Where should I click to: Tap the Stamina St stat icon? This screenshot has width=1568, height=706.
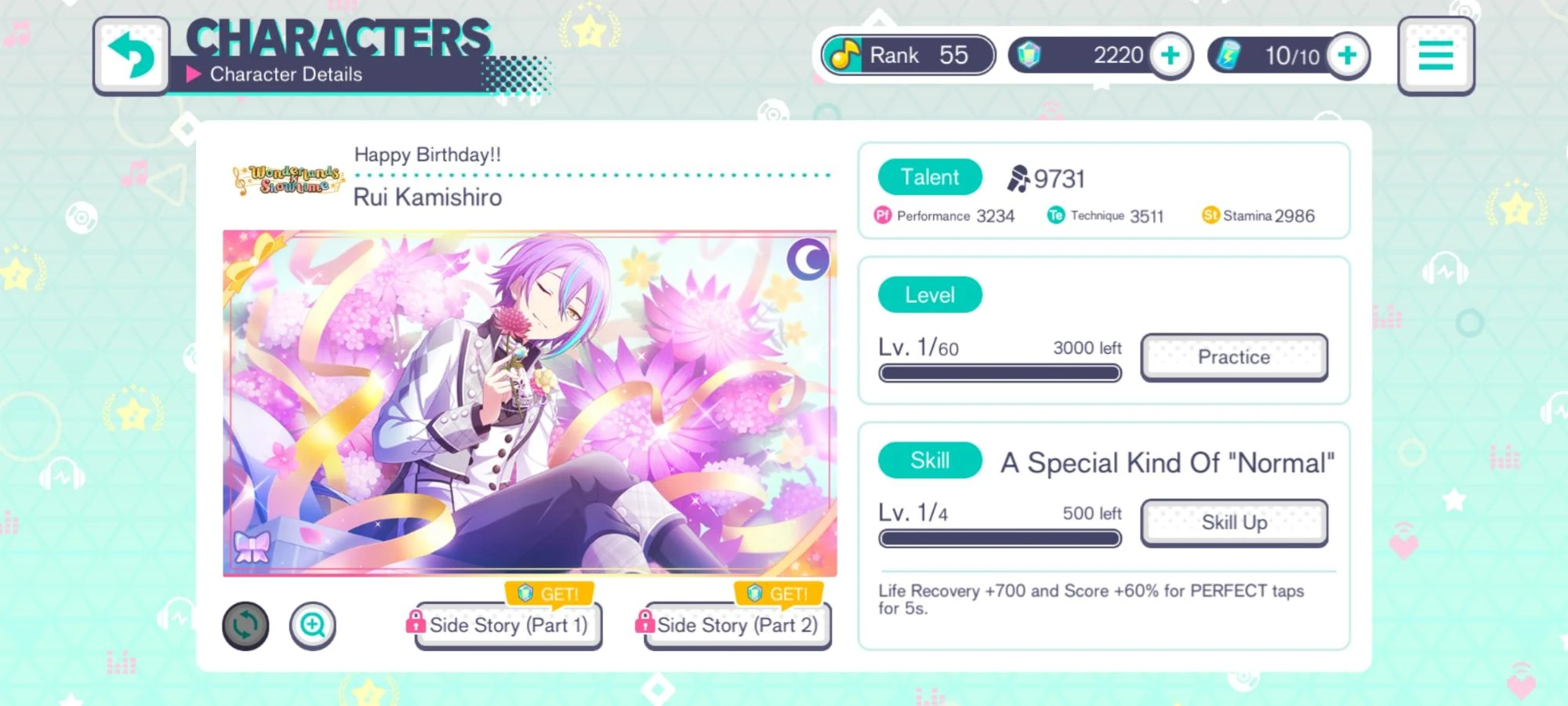click(1210, 215)
